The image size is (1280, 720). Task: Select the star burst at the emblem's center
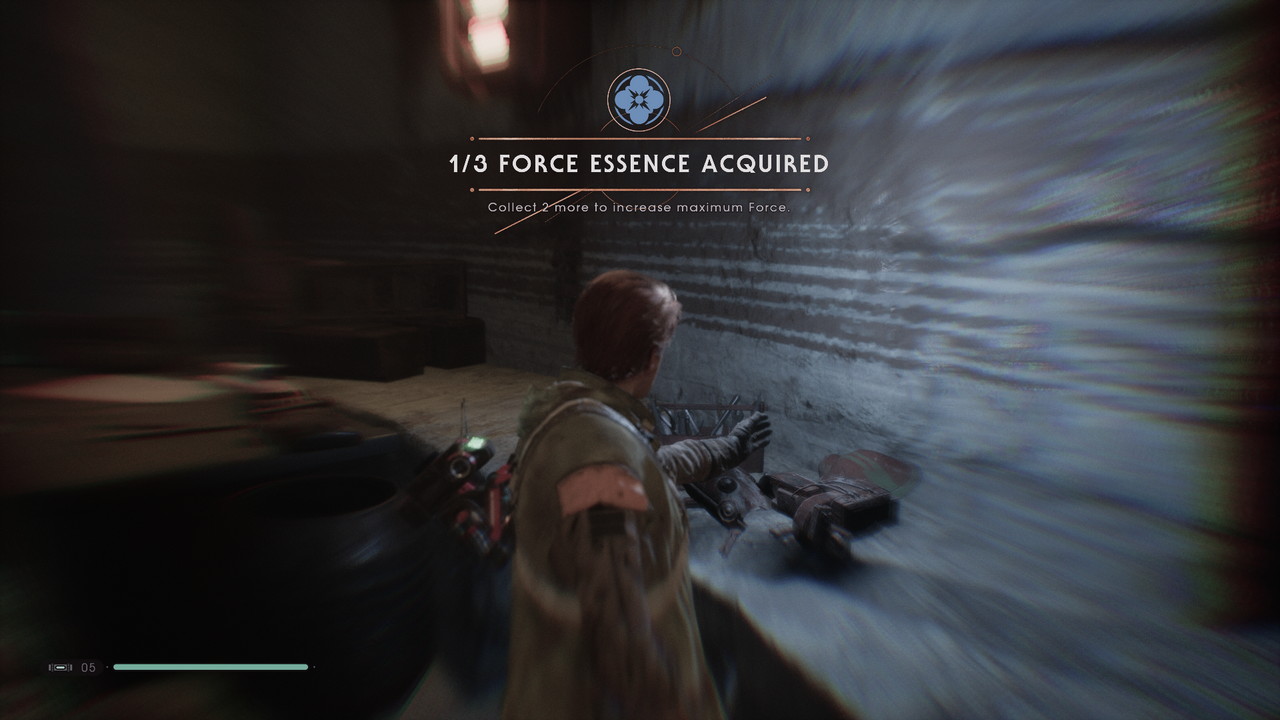tap(637, 100)
